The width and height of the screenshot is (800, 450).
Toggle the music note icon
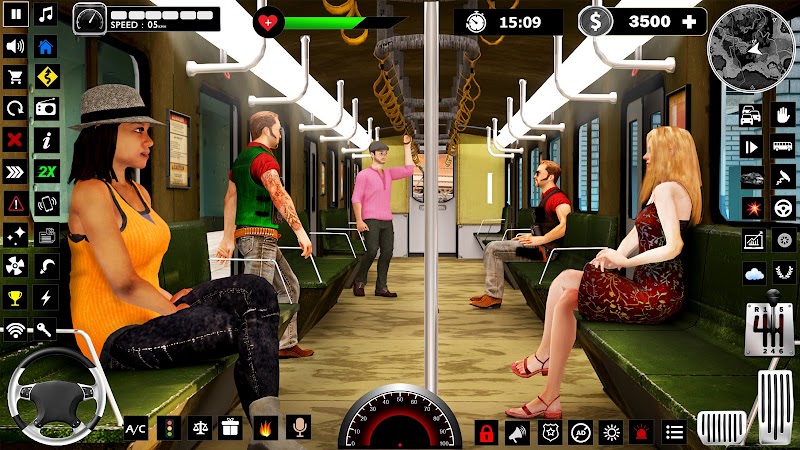click(46, 15)
